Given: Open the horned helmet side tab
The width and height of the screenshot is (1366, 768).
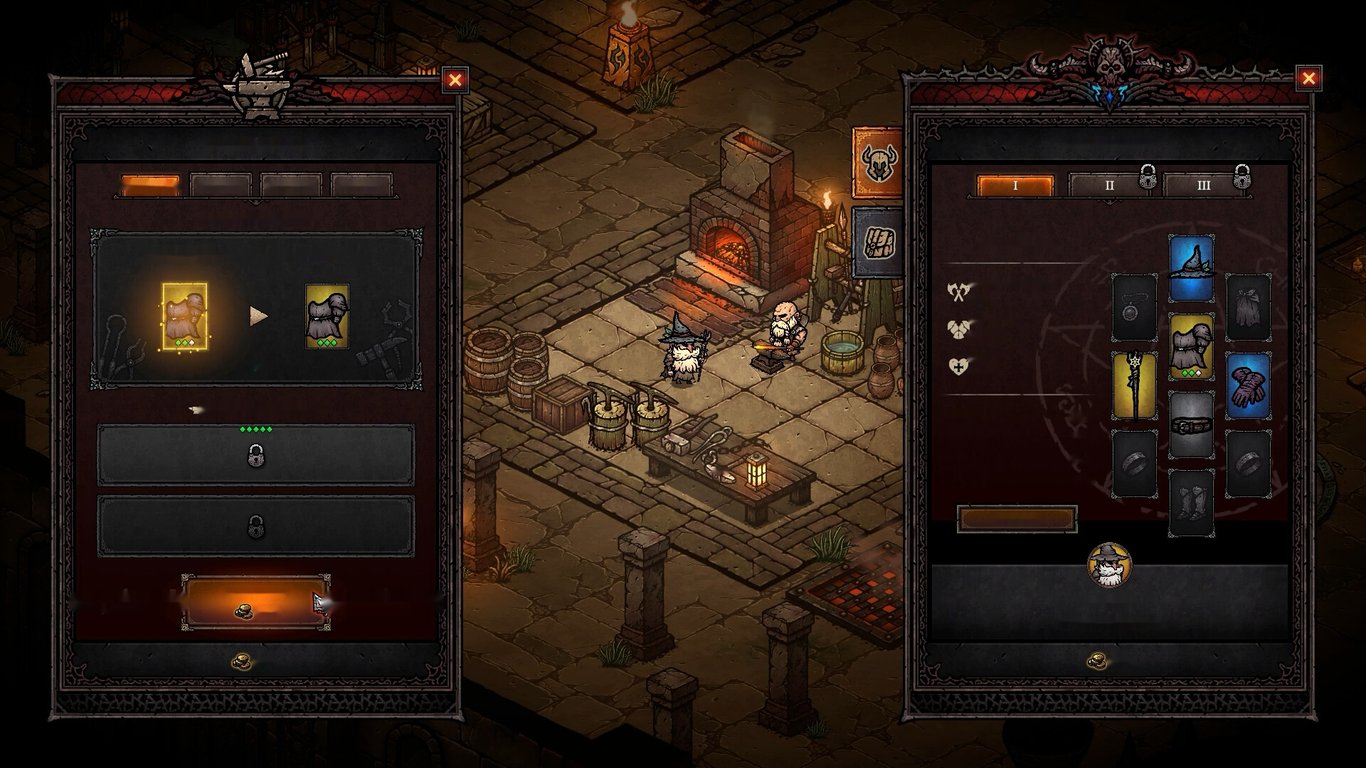Looking at the screenshot, I should pos(877,162).
